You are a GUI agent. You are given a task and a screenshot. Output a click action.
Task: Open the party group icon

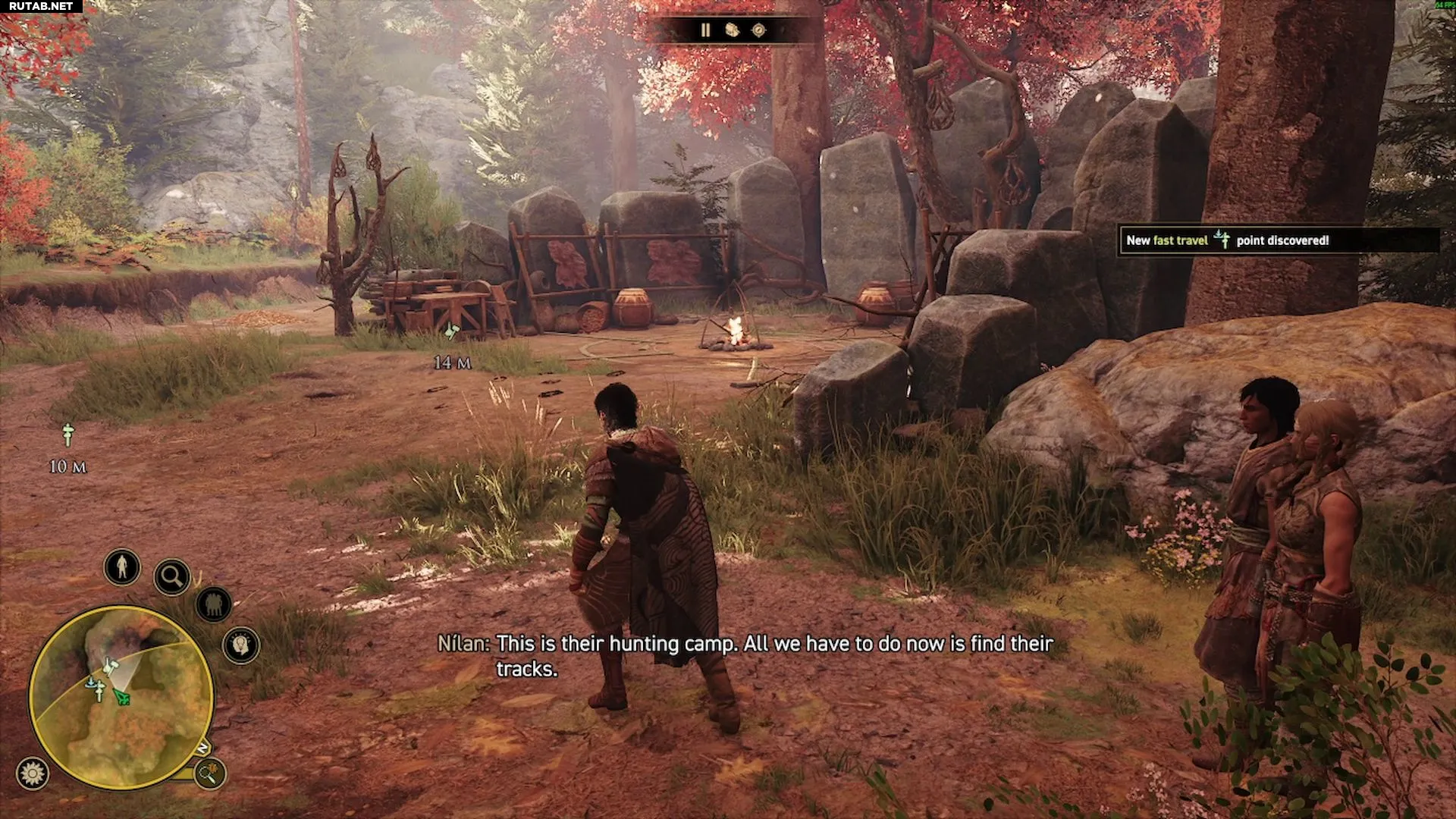[x=214, y=604]
